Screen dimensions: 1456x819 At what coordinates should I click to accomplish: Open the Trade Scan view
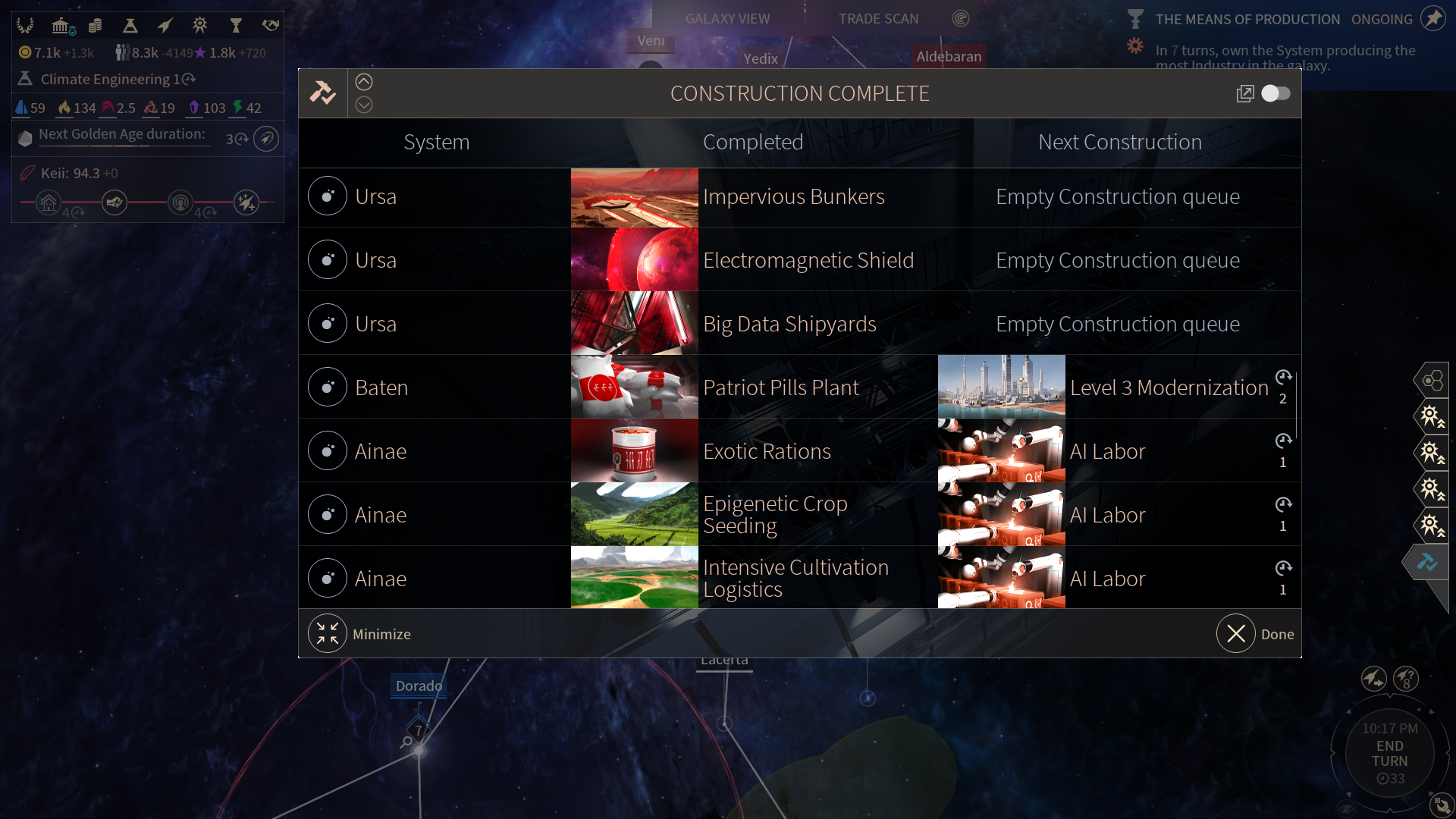(878, 19)
